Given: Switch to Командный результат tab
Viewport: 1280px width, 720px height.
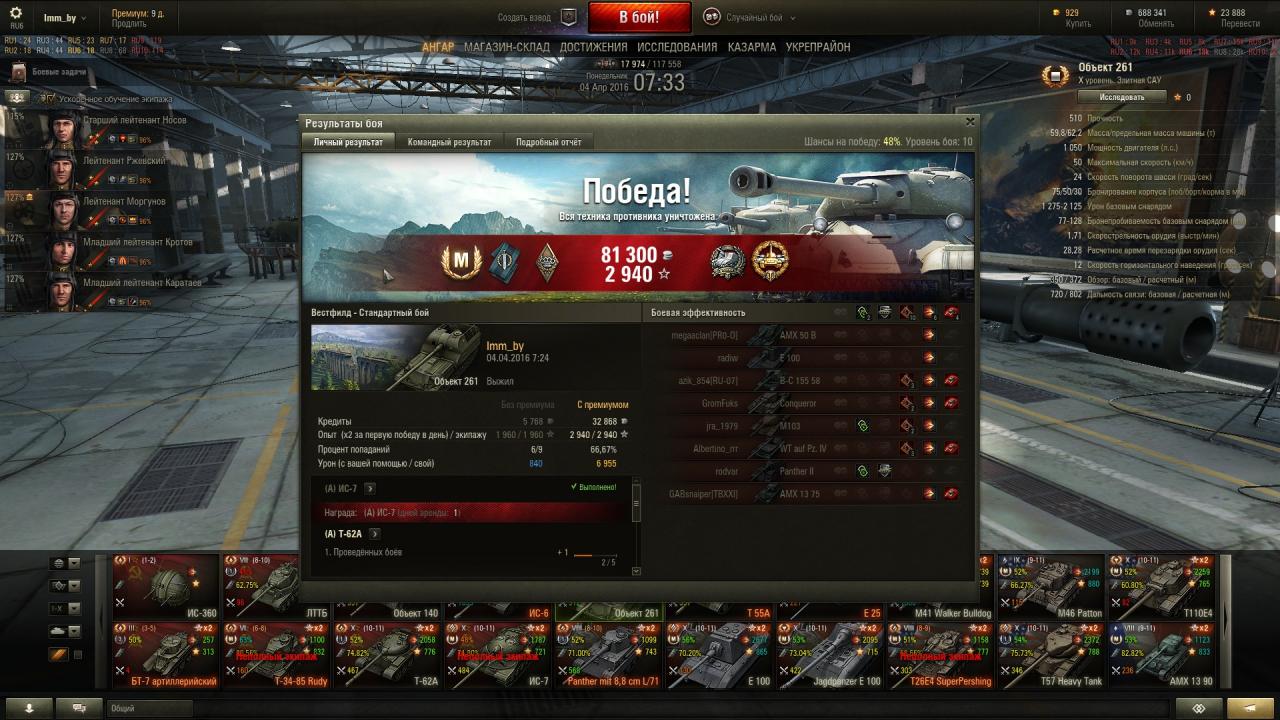Looking at the screenshot, I should coord(449,142).
